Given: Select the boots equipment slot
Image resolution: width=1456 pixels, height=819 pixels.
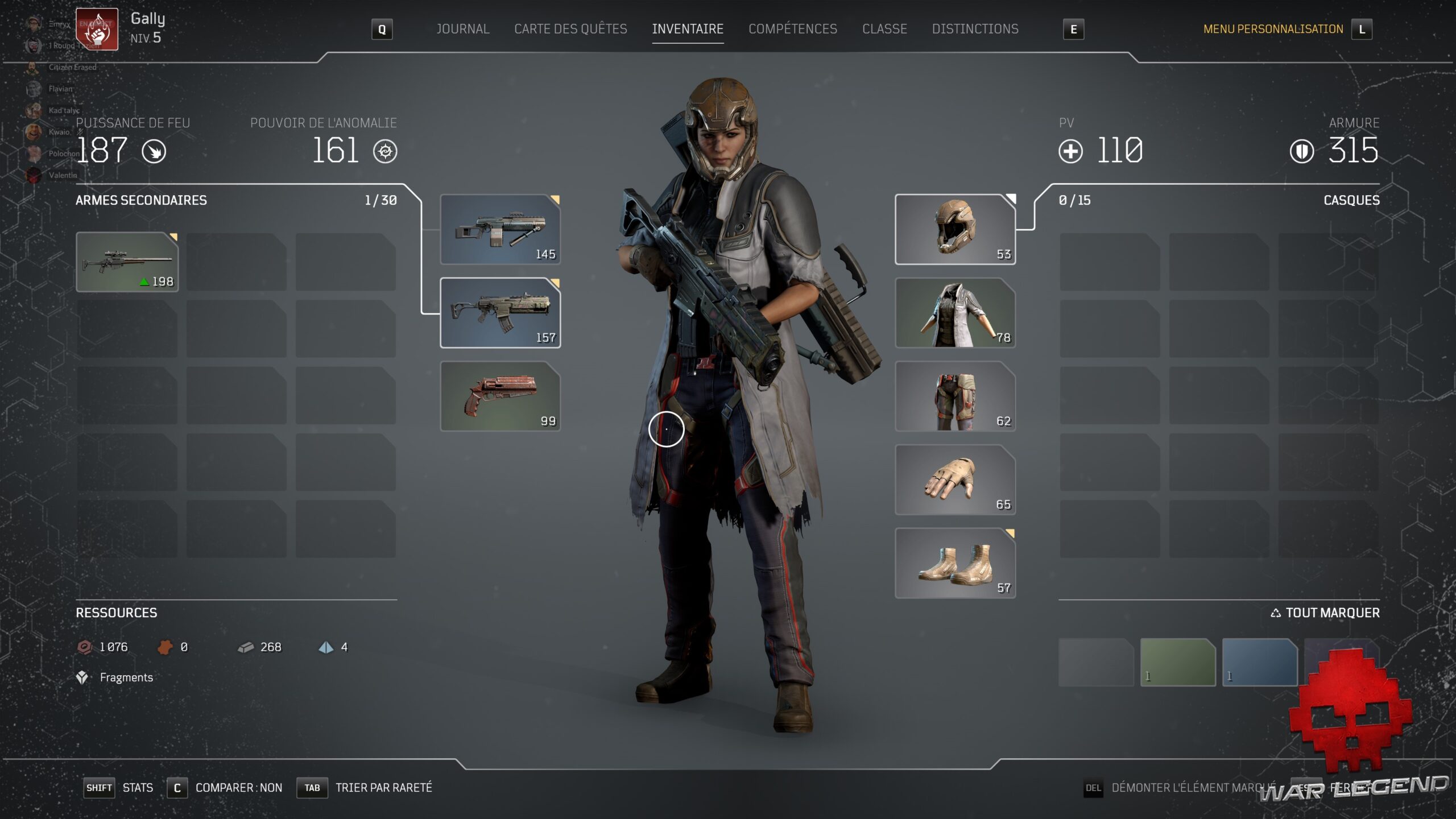Looking at the screenshot, I should 955,563.
